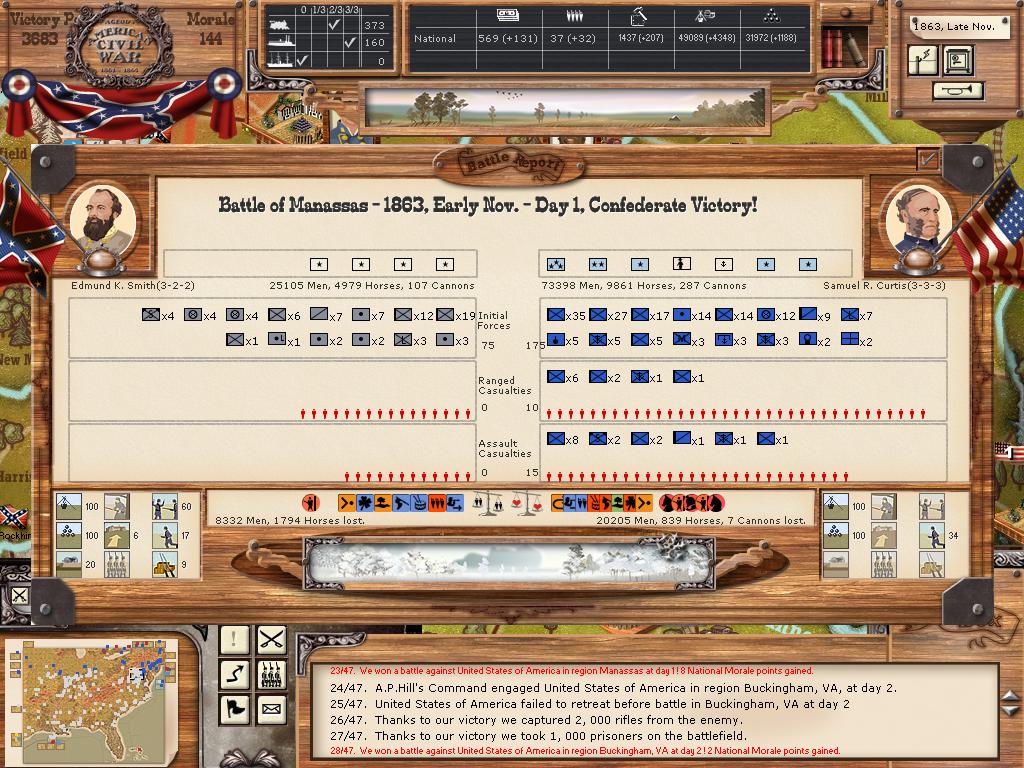The image size is (1024, 768).
Task: Select the crossed sabers message filter
Action: [x=271, y=638]
